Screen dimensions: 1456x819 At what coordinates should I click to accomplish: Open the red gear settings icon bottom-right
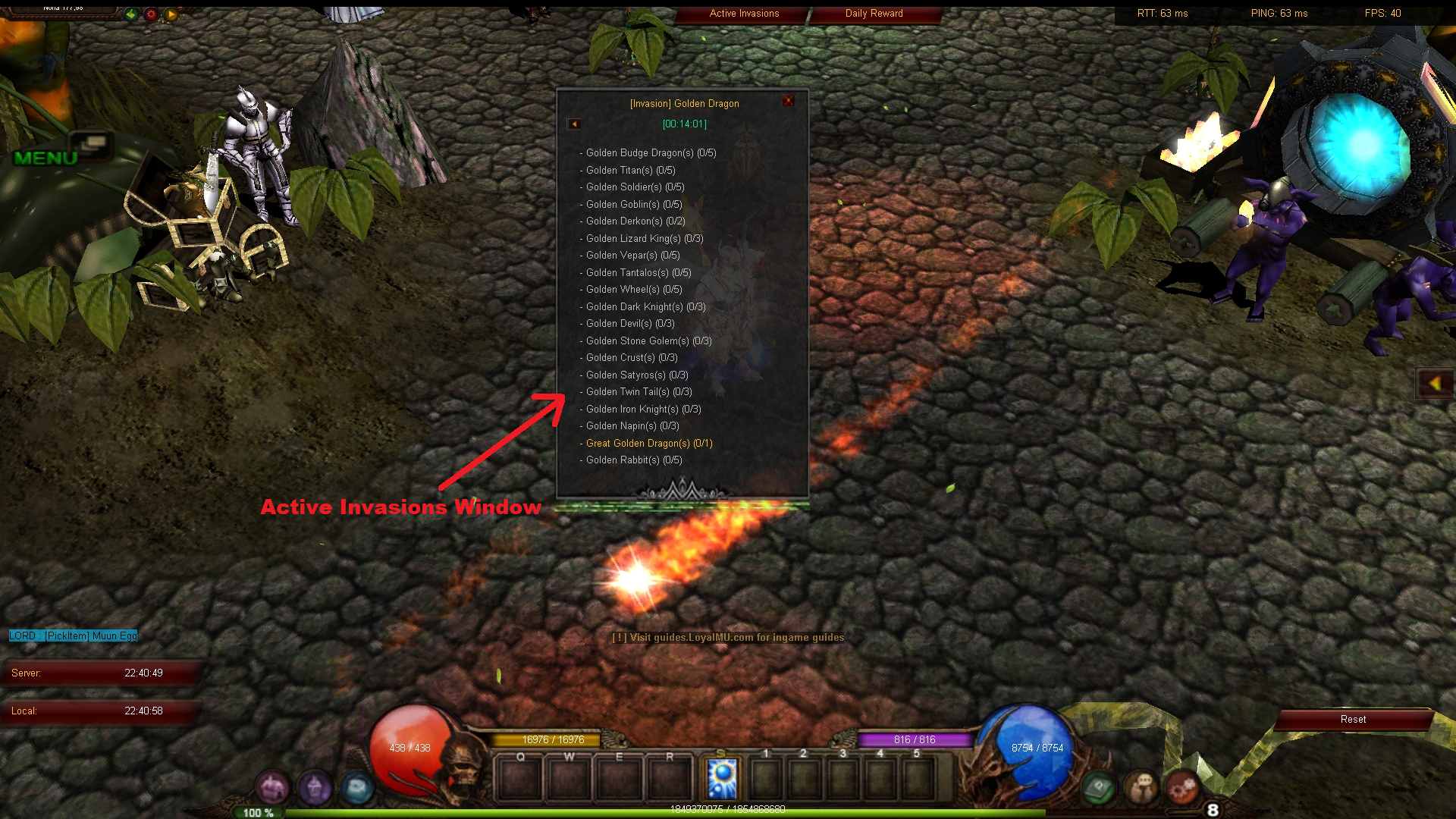pos(1181,787)
